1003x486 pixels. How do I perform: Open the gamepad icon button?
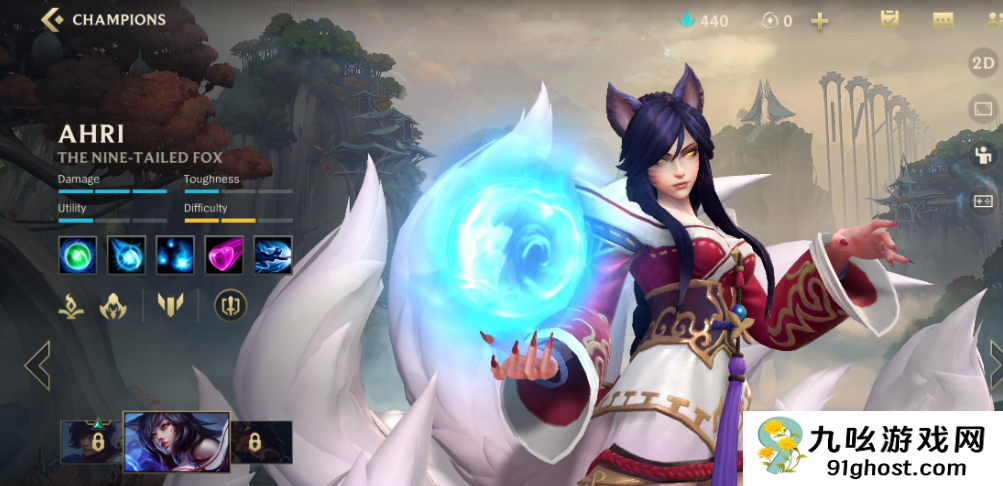tap(983, 201)
